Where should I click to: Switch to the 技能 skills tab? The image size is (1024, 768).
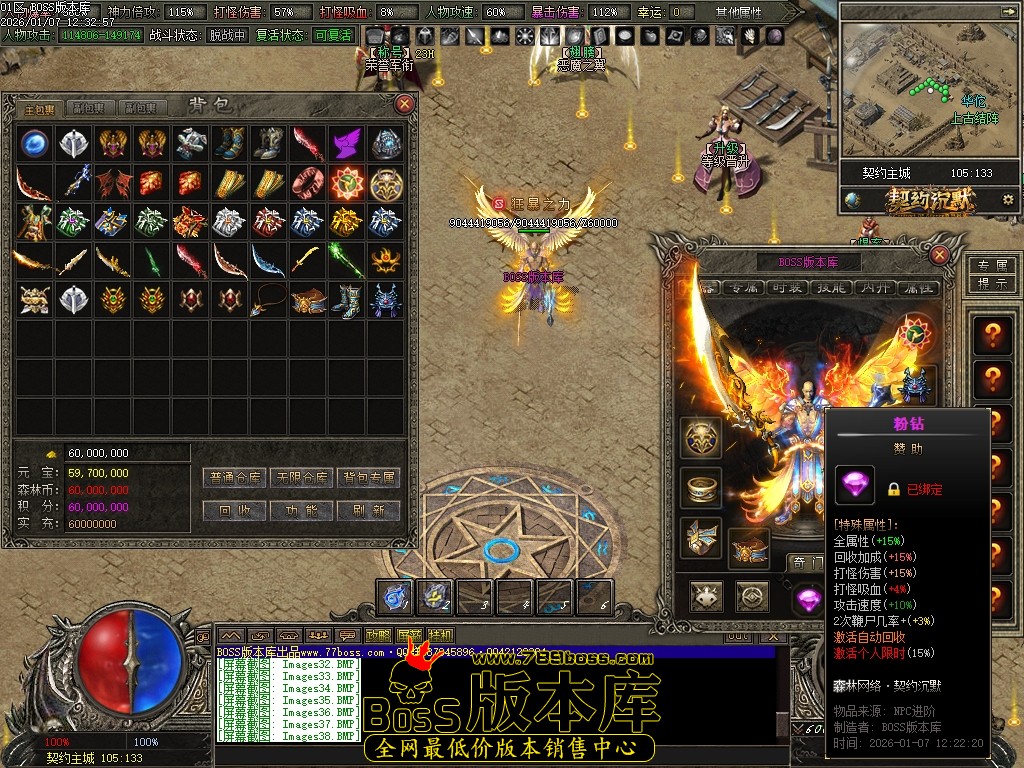(831, 288)
